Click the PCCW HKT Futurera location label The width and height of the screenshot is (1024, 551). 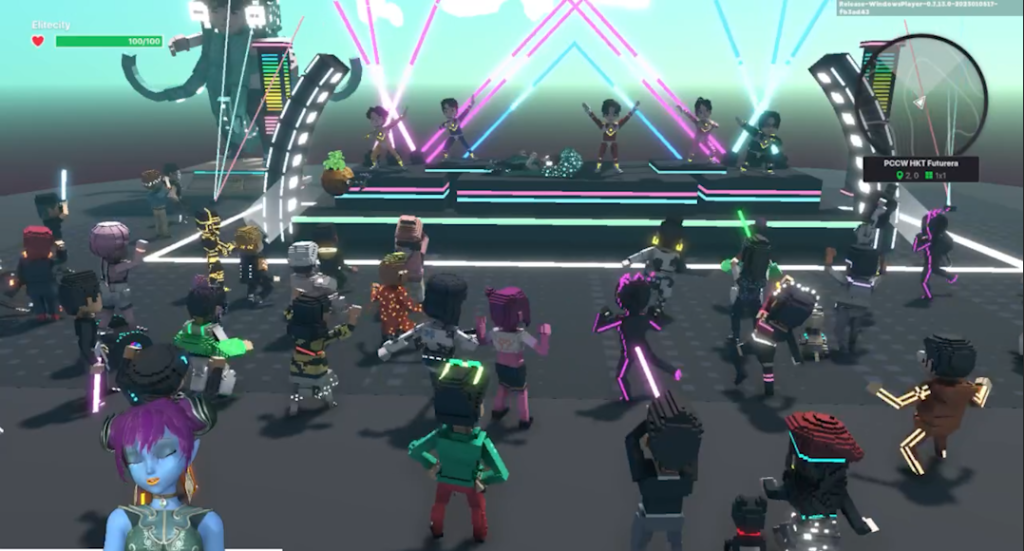tap(919, 162)
